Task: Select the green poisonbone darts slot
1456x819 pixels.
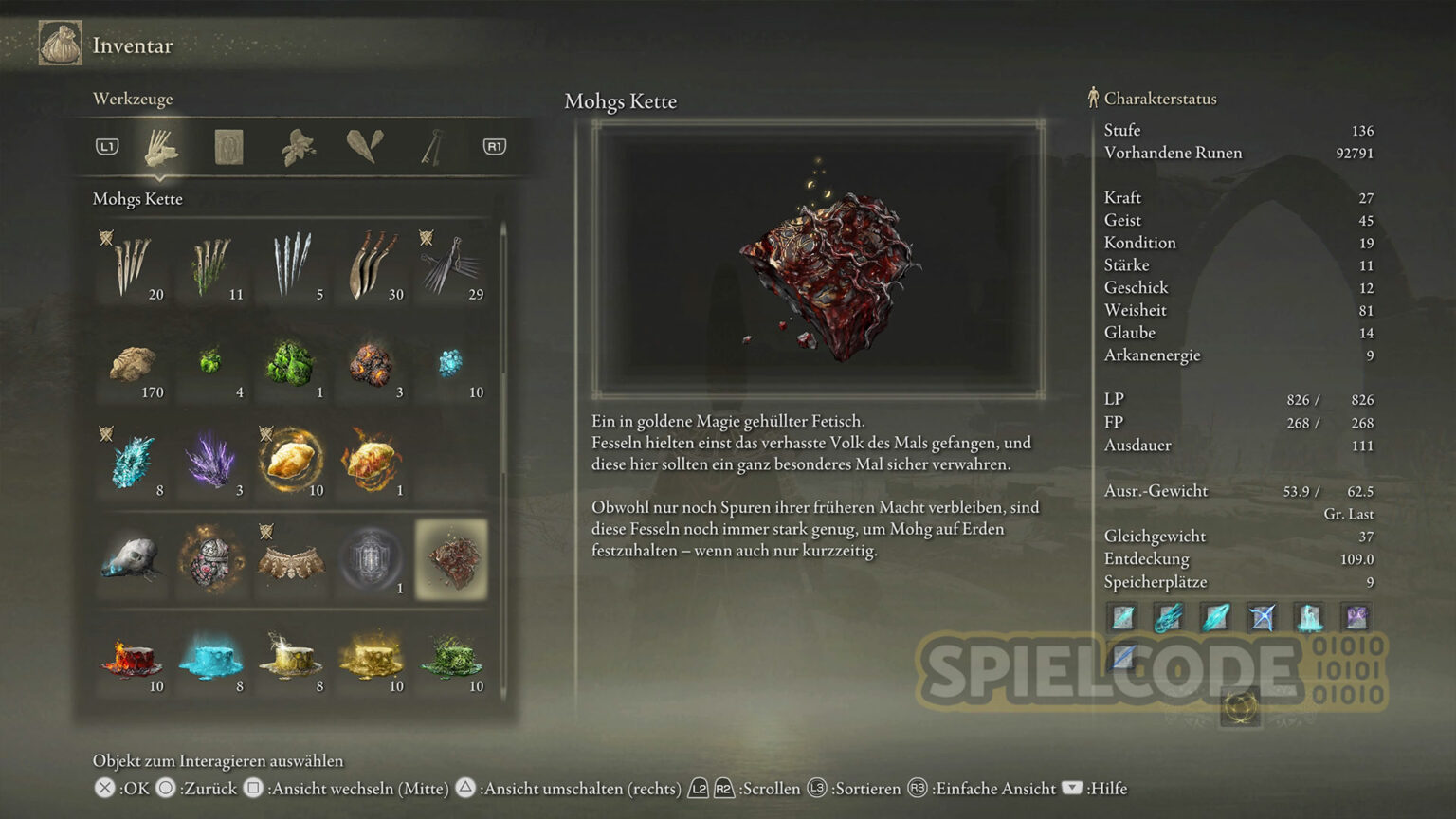Action: coord(211,266)
